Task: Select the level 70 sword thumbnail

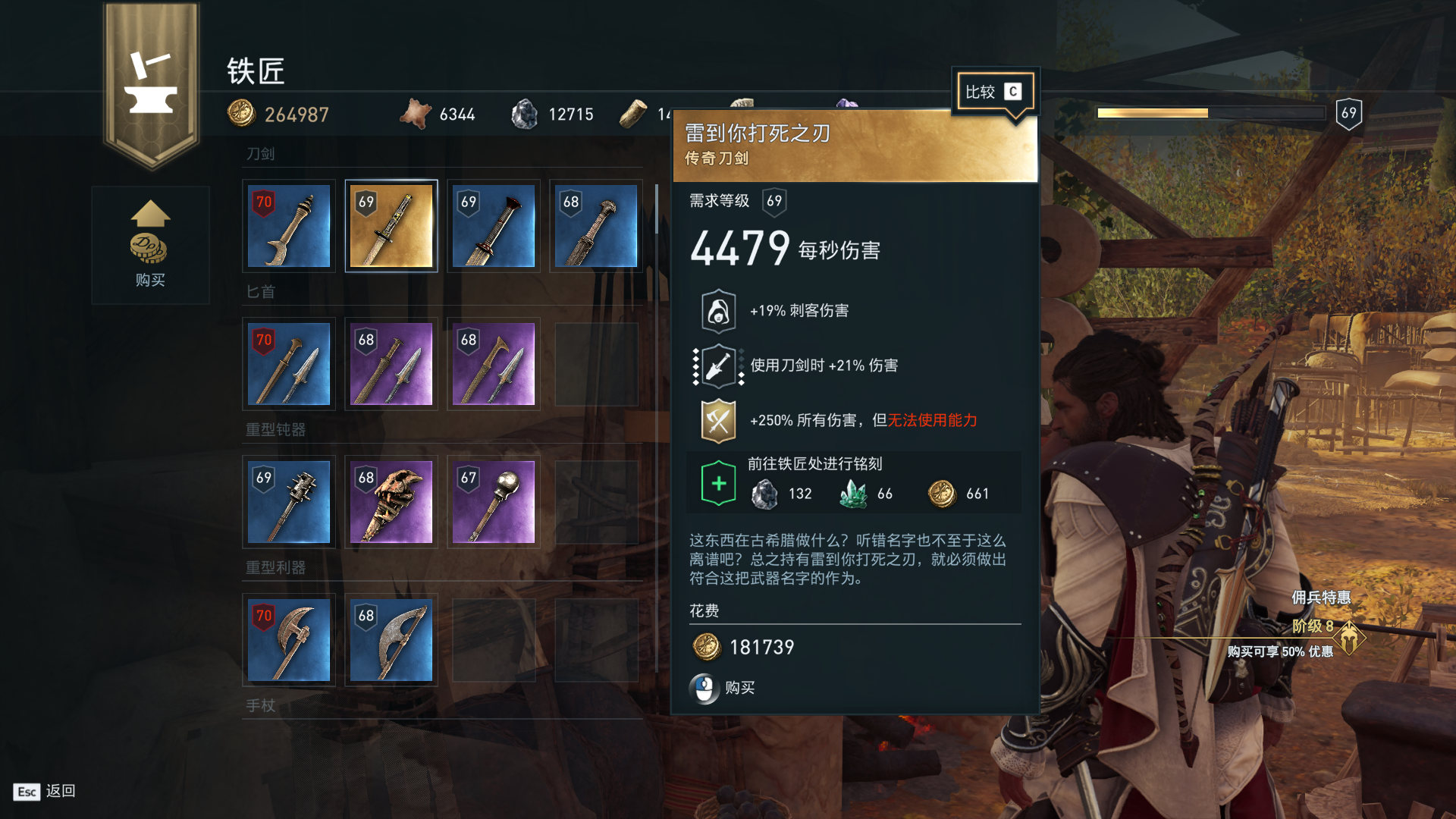Action: point(288,225)
